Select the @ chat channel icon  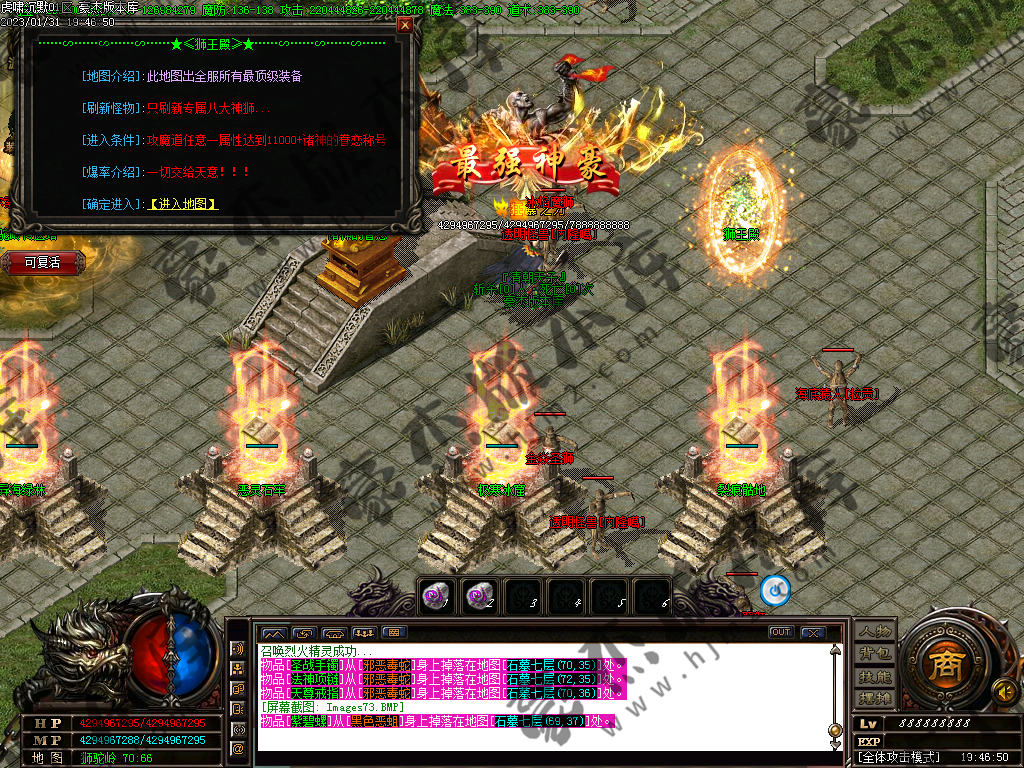pos(238,747)
